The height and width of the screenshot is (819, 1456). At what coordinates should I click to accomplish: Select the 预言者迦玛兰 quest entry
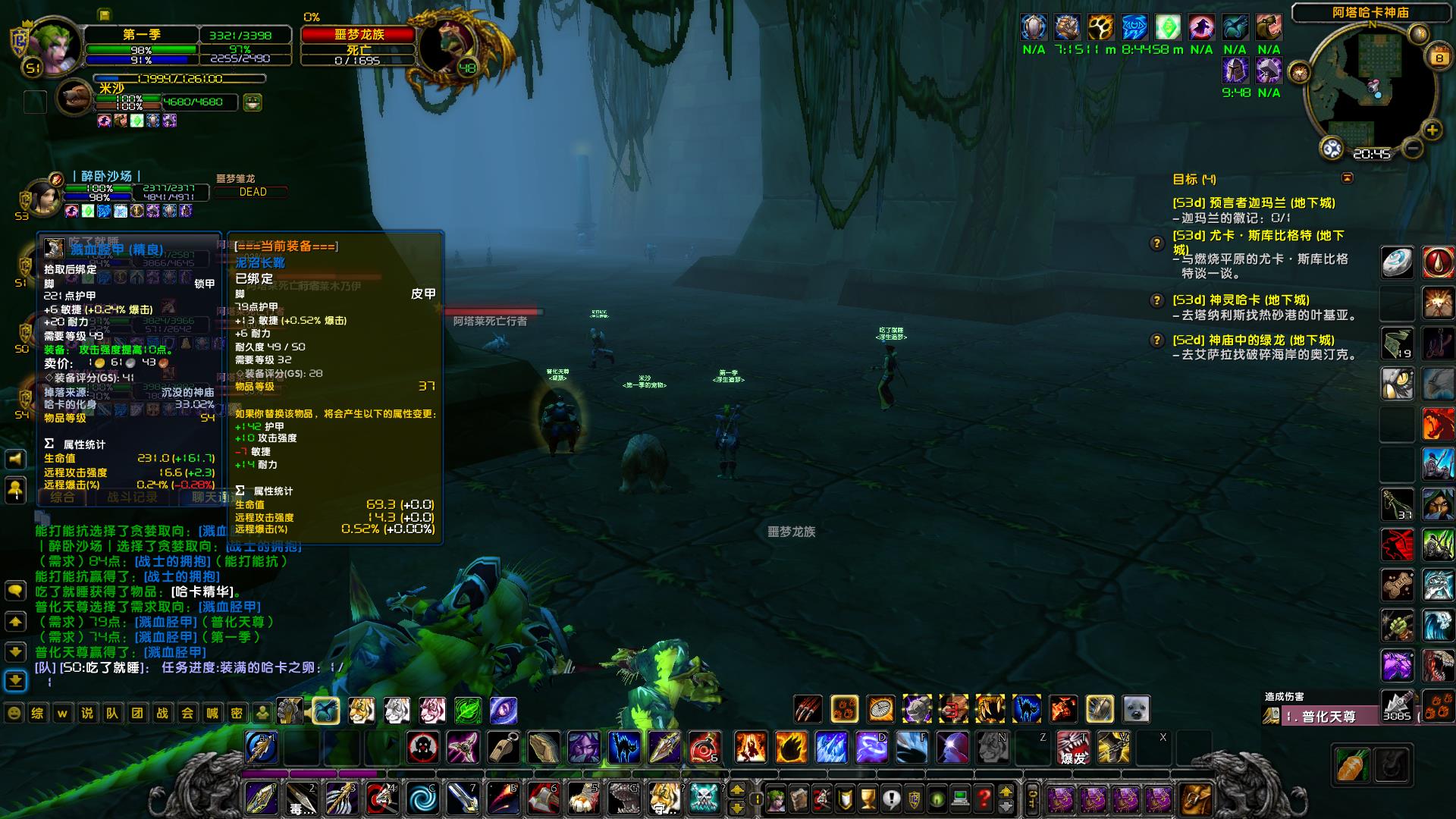click(1254, 203)
